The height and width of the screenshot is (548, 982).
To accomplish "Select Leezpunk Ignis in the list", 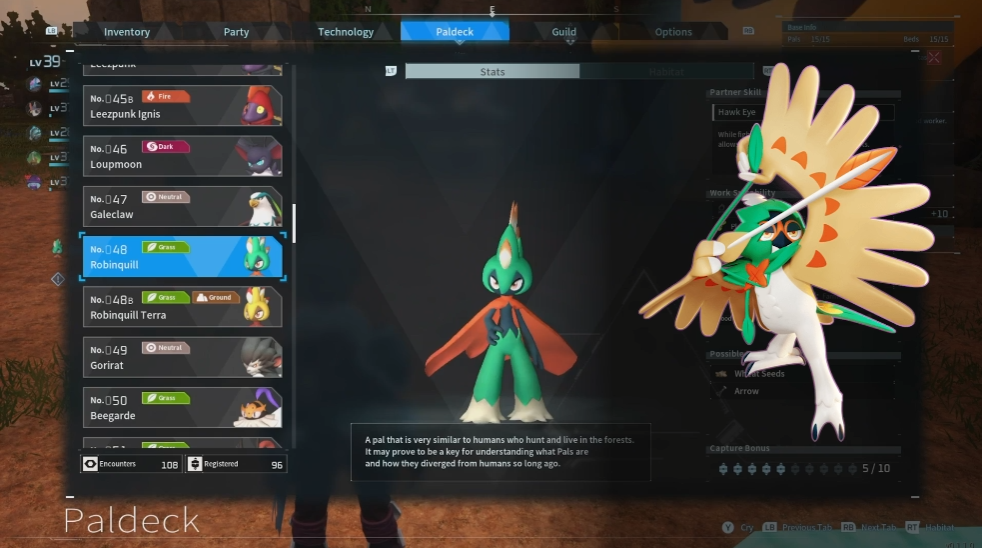I will click(181, 106).
